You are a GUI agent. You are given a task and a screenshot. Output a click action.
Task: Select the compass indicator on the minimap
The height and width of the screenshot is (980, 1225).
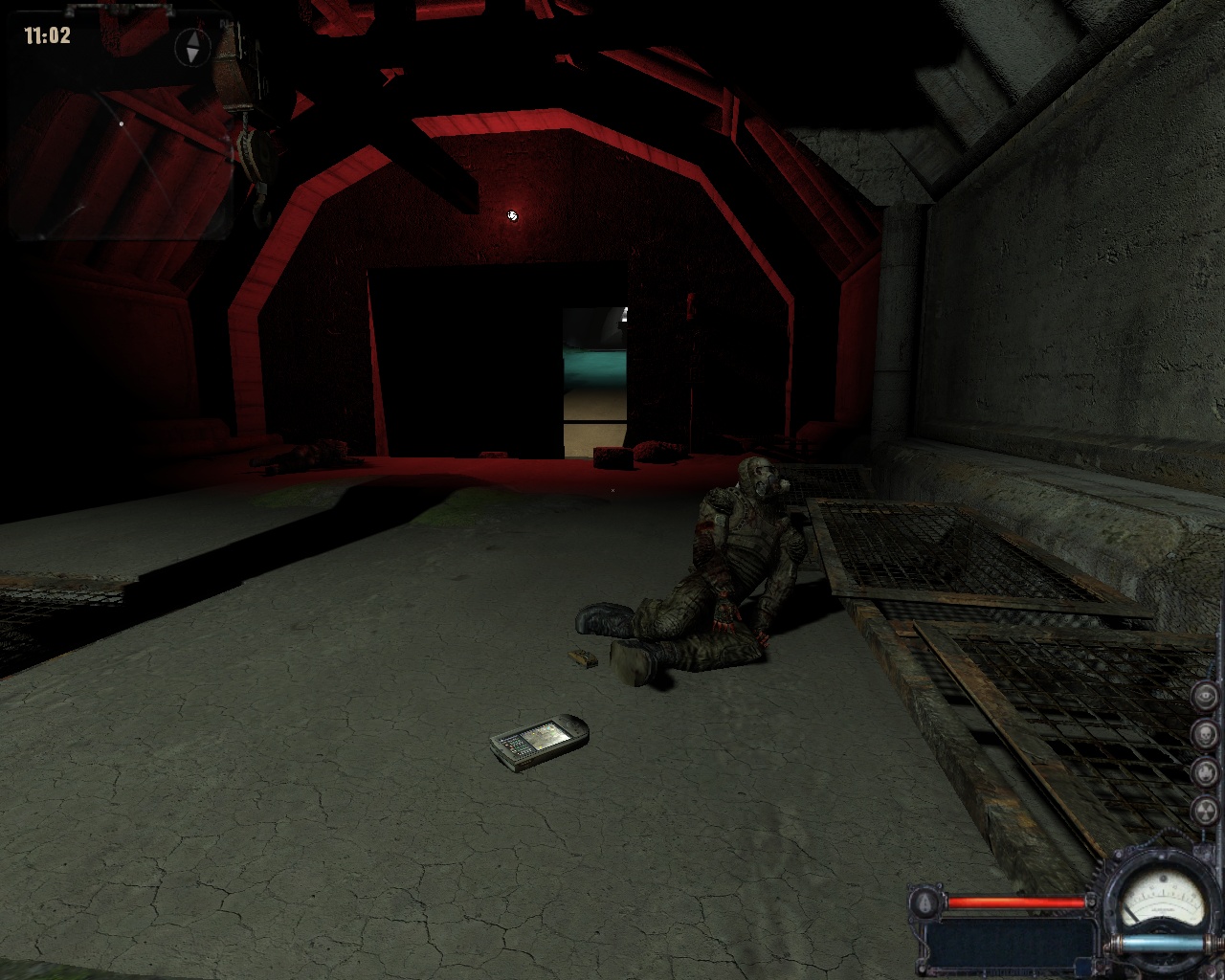pyautogui.click(x=192, y=47)
